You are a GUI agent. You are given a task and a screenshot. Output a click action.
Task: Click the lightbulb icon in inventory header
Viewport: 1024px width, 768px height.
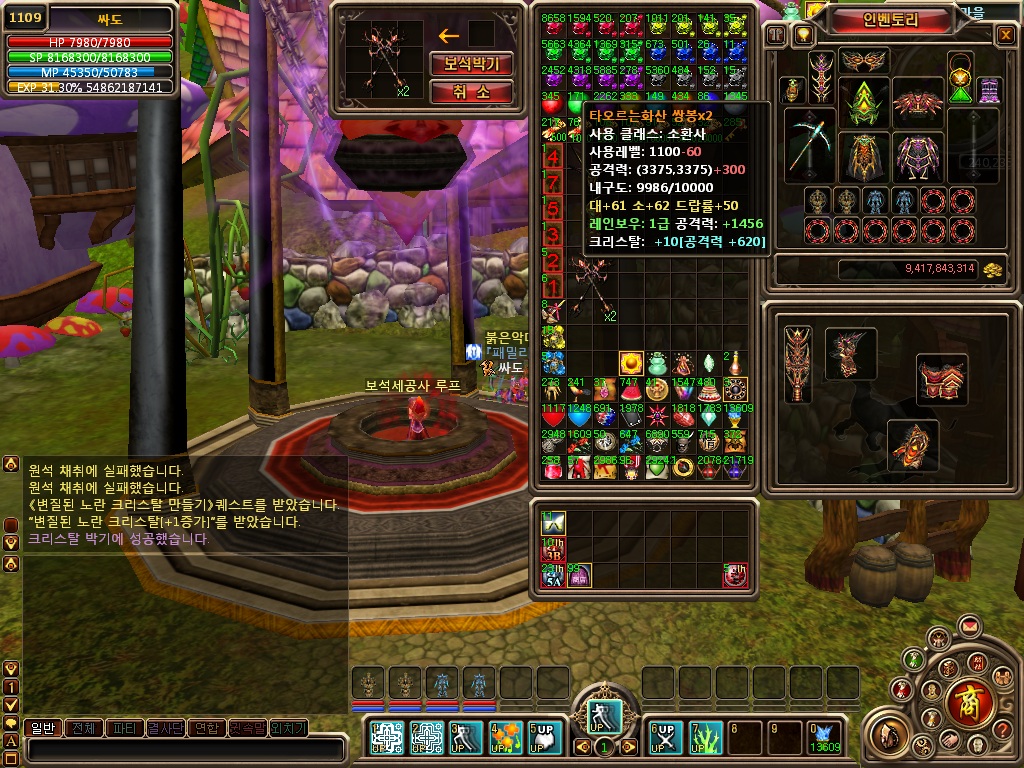(x=801, y=35)
